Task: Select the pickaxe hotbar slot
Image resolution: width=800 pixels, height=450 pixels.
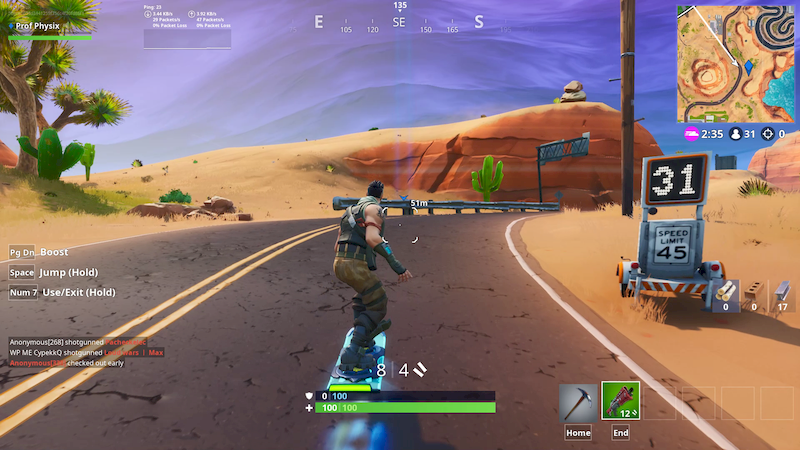Action: tap(578, 402)
